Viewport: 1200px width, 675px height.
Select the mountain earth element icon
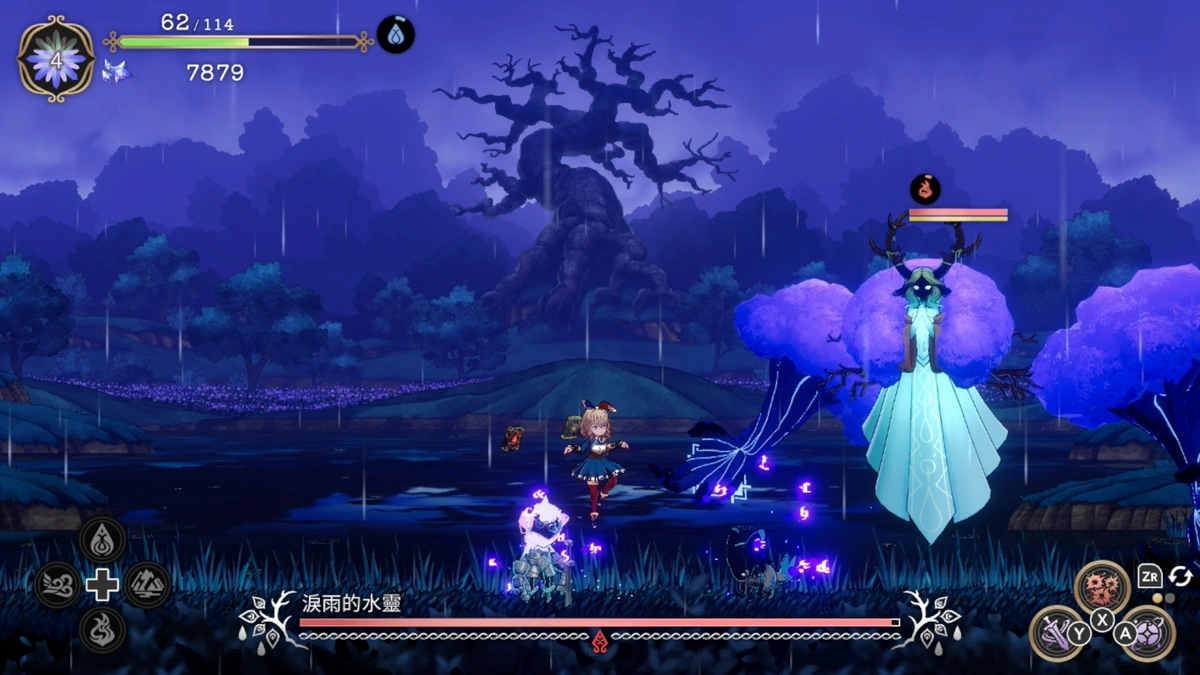(147, 585)
